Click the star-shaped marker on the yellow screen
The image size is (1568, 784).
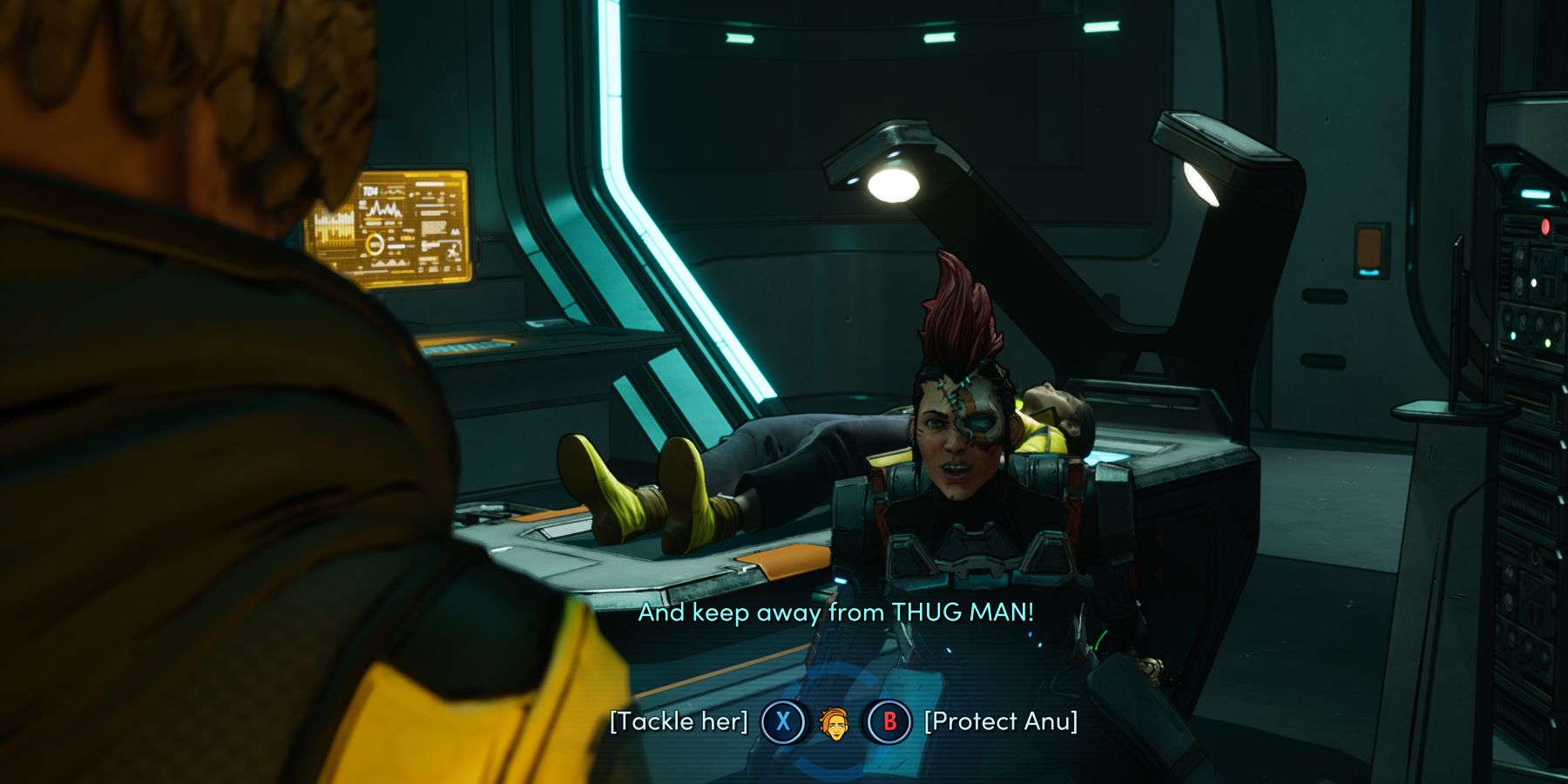point(453,252)
